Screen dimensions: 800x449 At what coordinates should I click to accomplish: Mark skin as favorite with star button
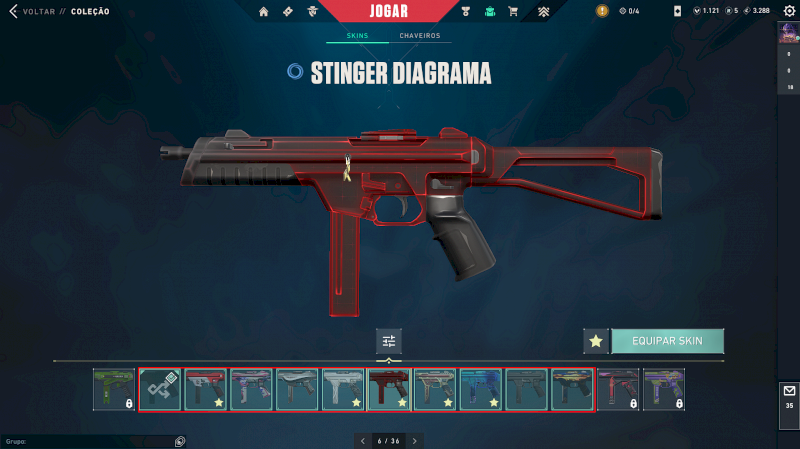pos(596,341)
